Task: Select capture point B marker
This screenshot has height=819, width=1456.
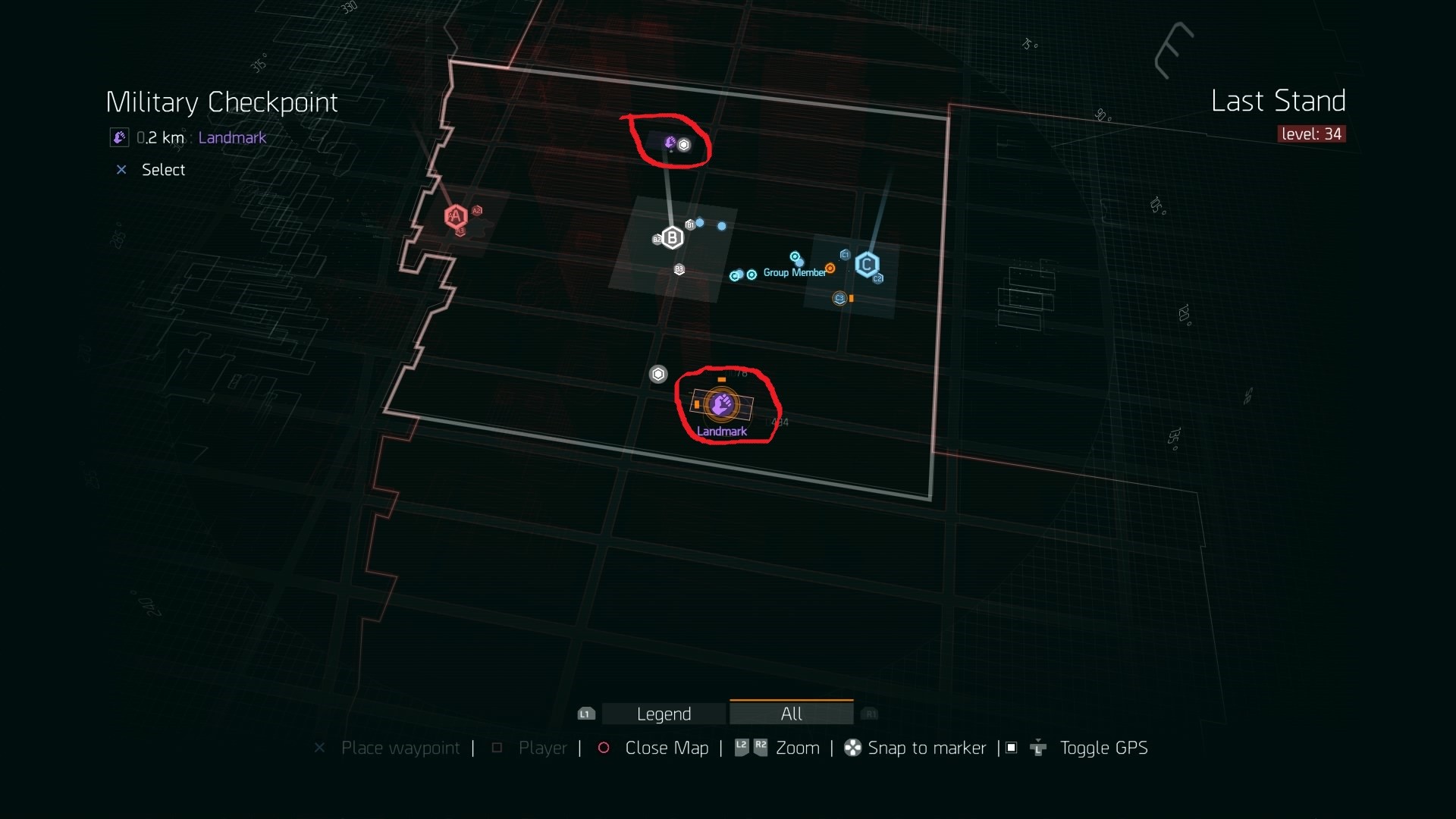Action: pyautogui.click(x=672, y=238)
